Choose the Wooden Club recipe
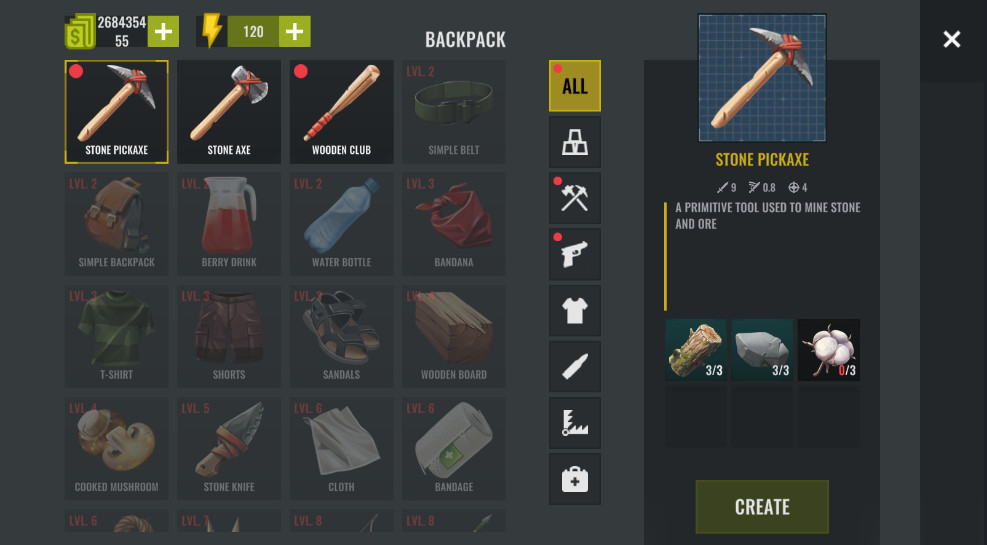Screen dimensions: 987x545 pos(341,112)
